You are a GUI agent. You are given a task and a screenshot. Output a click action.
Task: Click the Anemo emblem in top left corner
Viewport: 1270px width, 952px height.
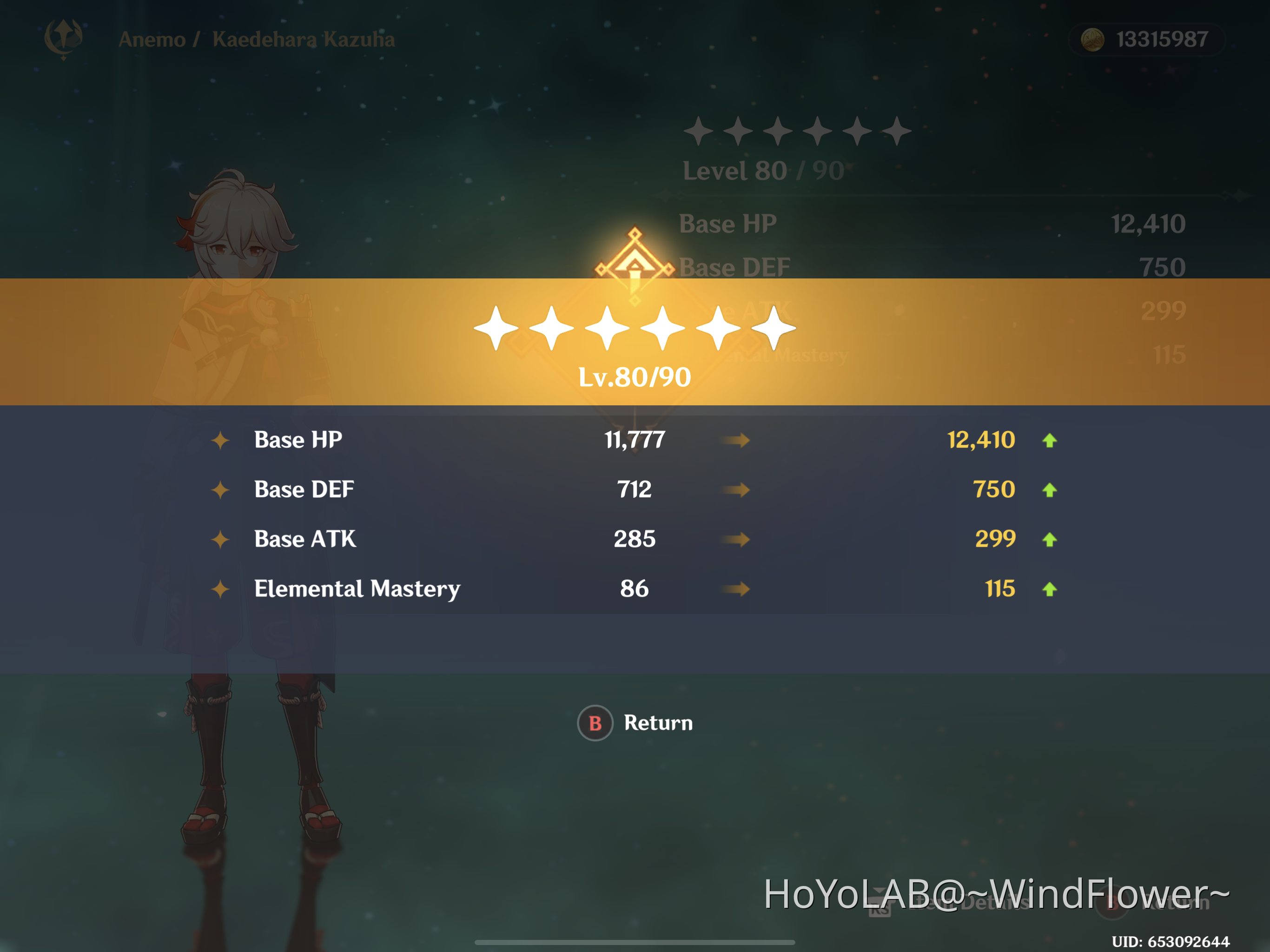tap(64, 39)
